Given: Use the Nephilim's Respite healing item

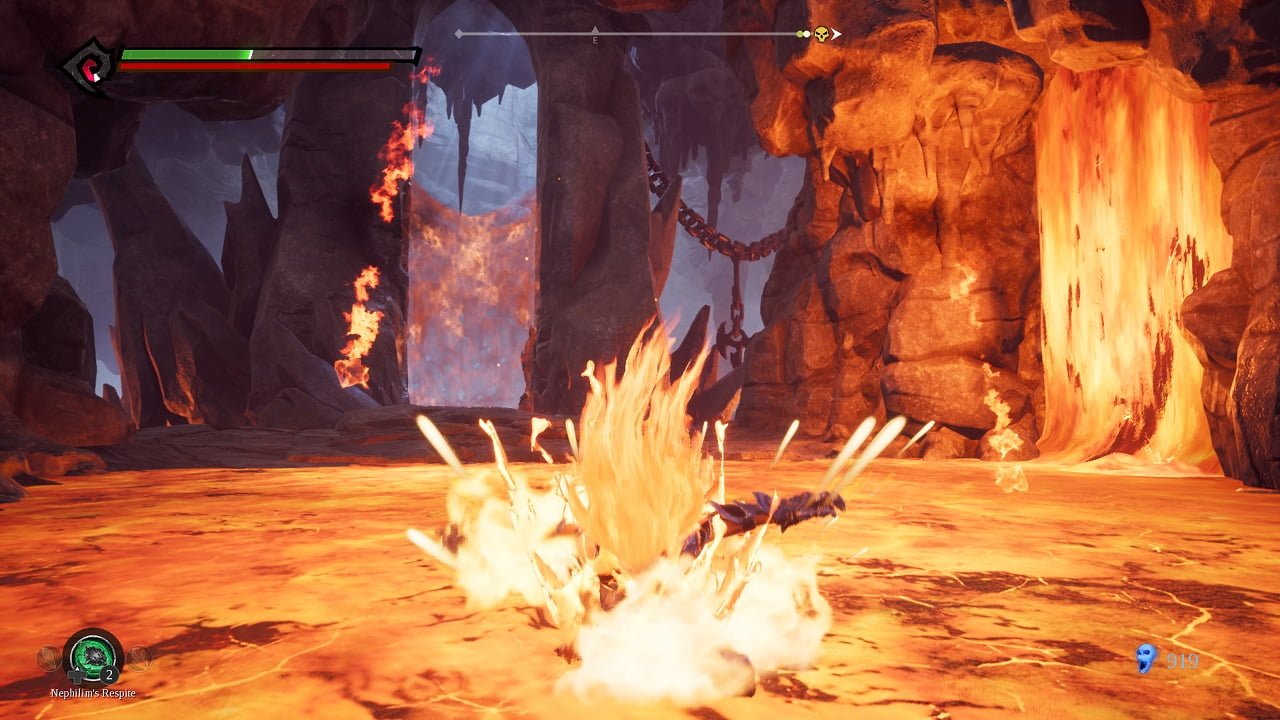Looking at the screenshot, I should [92, 656].
